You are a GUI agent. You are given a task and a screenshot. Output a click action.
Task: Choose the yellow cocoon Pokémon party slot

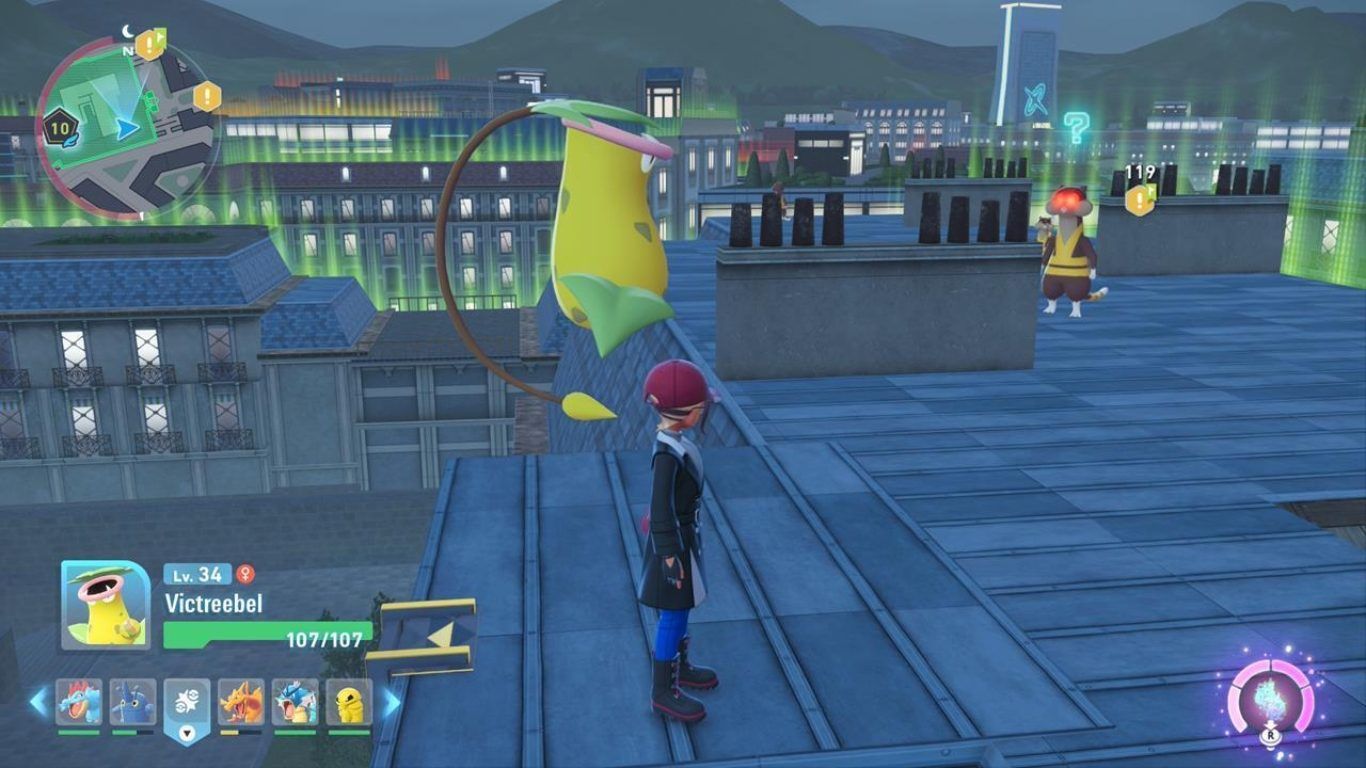tap(349, 702)
